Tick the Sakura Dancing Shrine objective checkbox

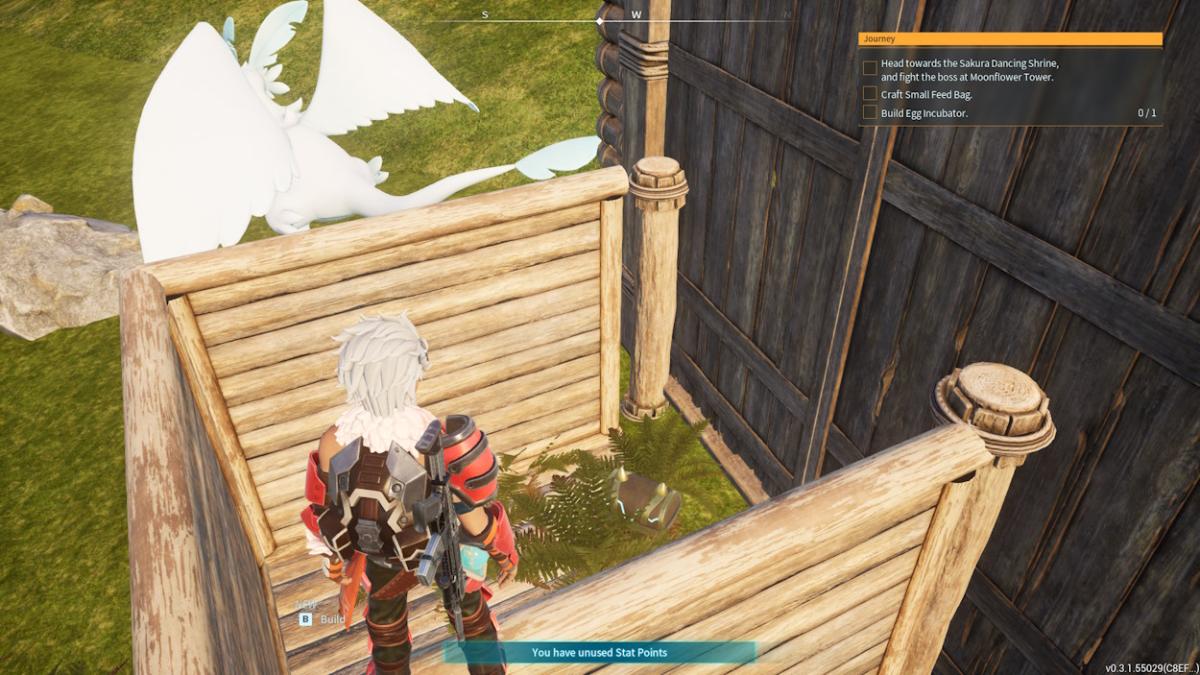tap(870, 69)
